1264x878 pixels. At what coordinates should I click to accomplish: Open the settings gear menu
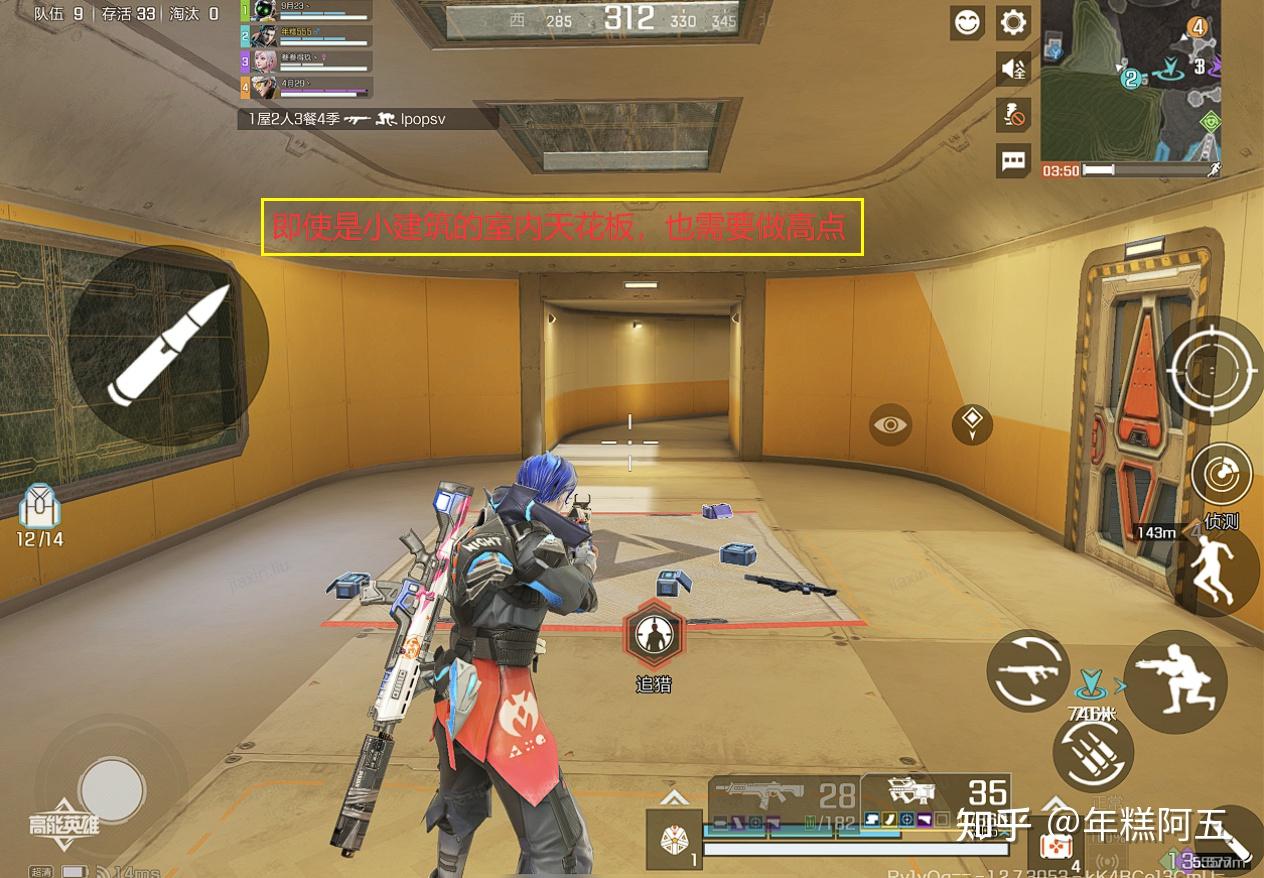(x=1013, y=22)
